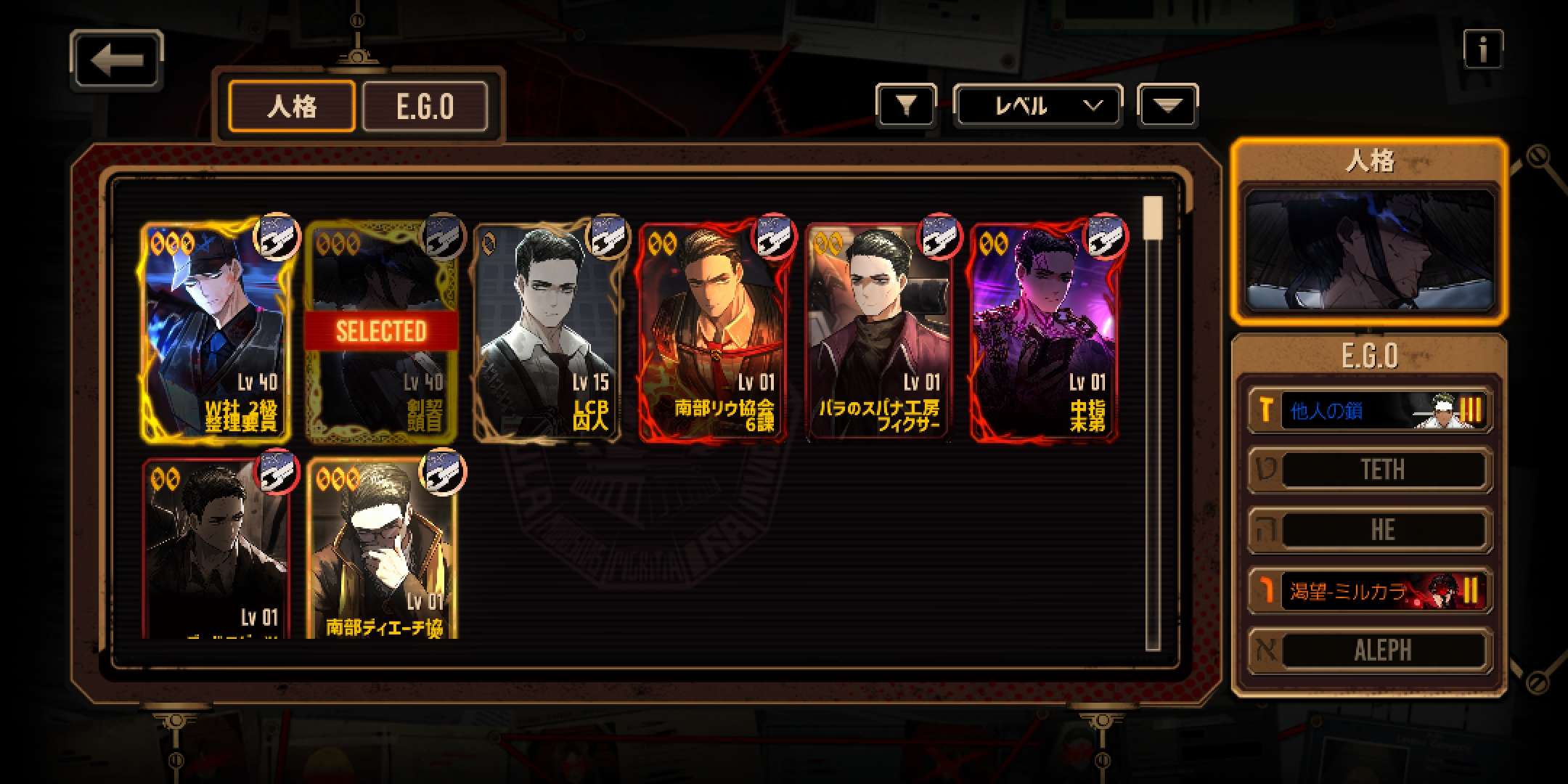Viewport: 1568px width, 784px height.
Task: Select the 中指末弟 identity card
Action: pos(1045,331)
